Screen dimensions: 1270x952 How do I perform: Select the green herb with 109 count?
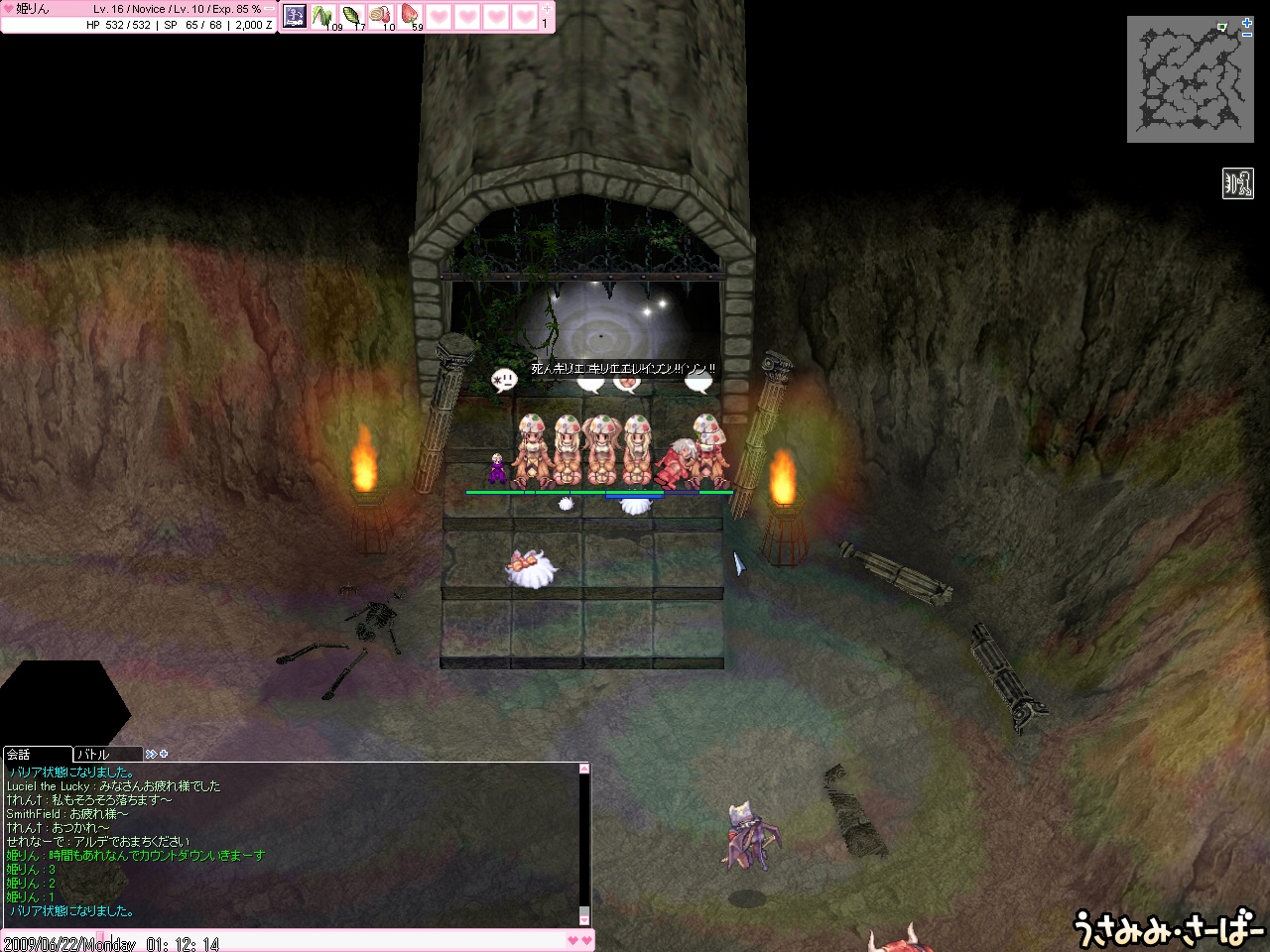tap(323, 16)
